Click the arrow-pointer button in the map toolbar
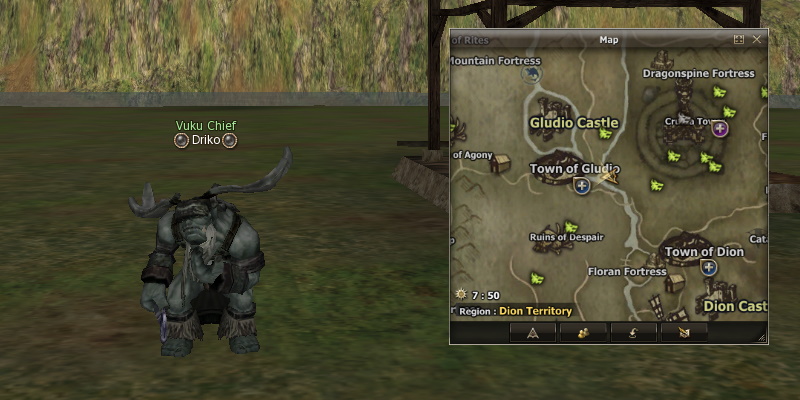The image size is (800, 400). point(532,332)
